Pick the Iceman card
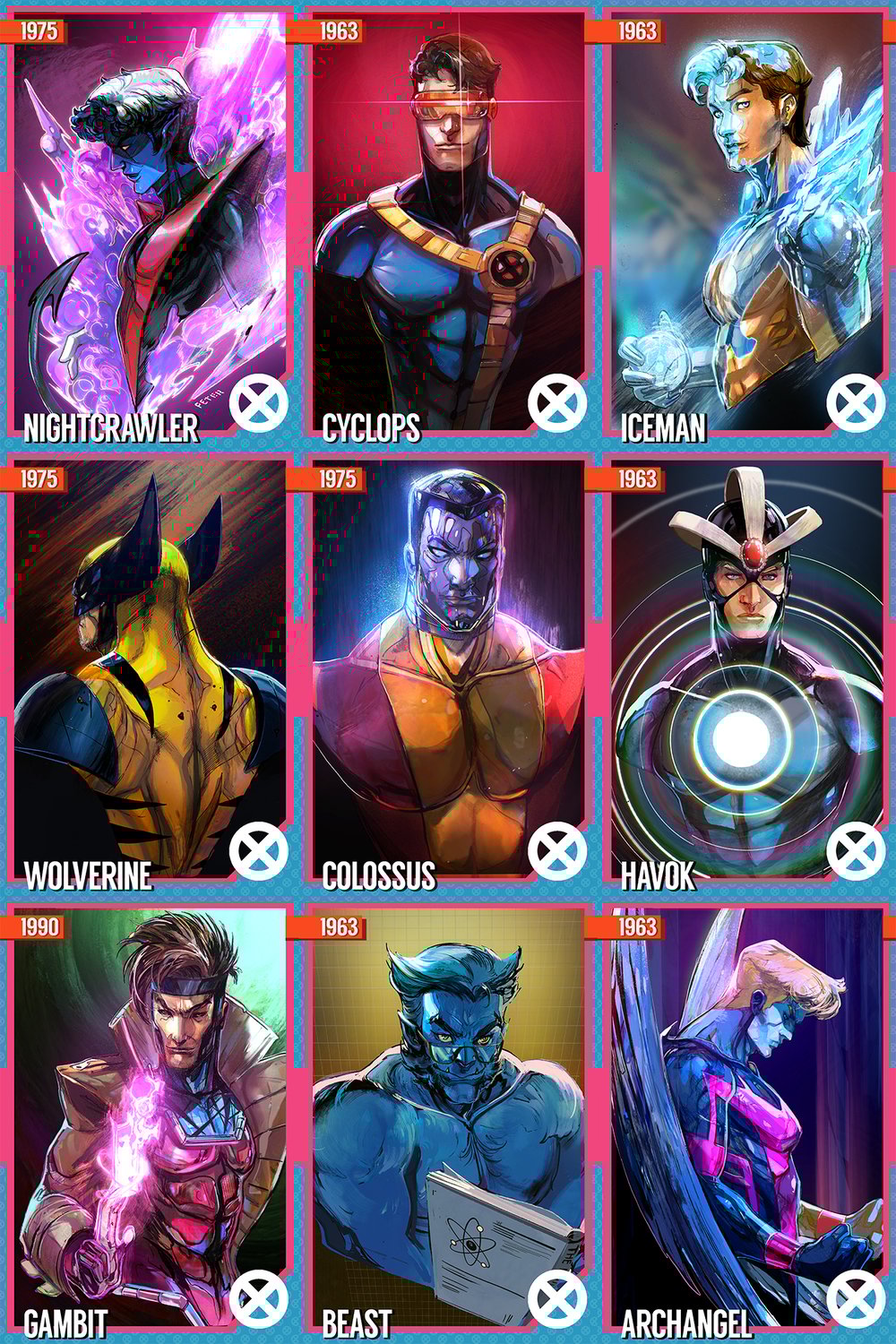This screenshot has width=896, height=1344. (746, 224)
